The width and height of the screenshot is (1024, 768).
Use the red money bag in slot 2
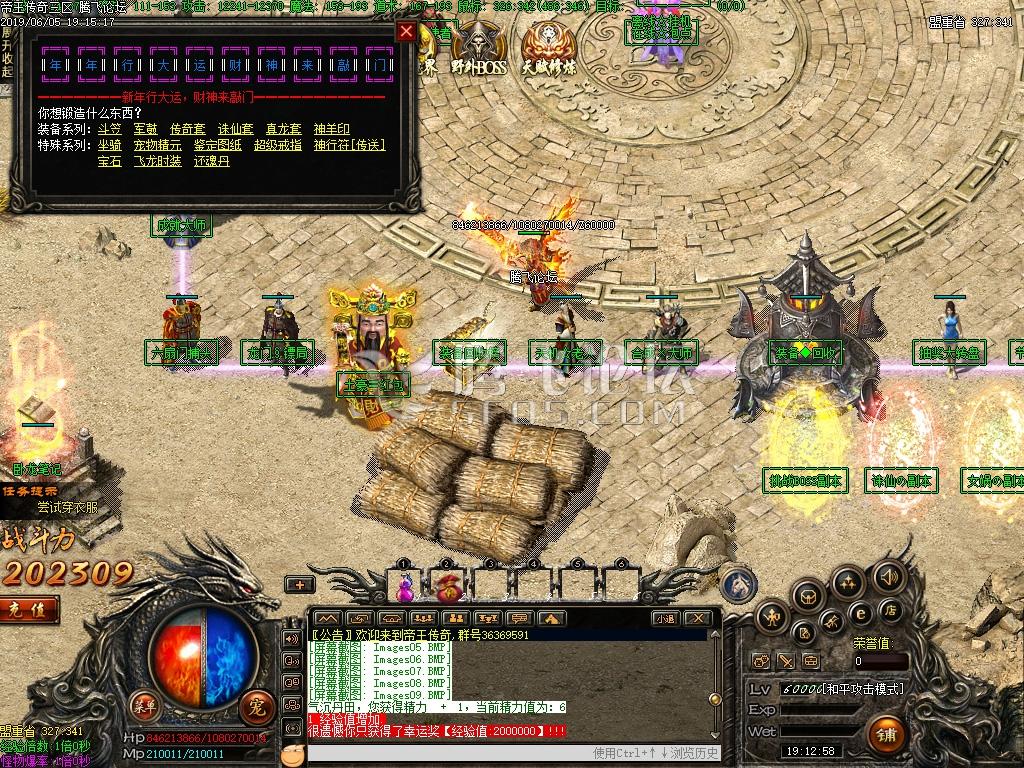coord(445,585)
